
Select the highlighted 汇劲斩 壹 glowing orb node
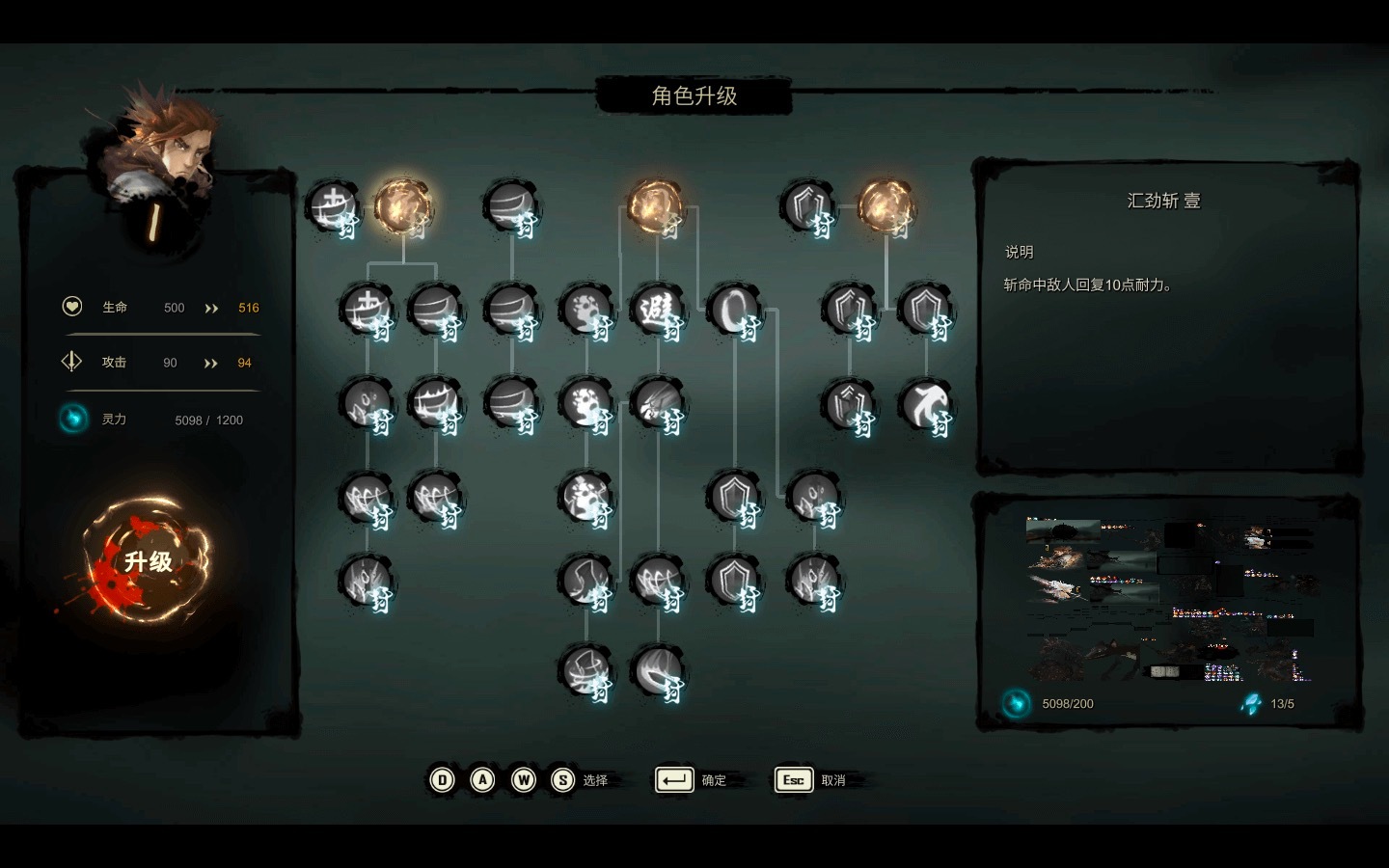tap(402, 205)
